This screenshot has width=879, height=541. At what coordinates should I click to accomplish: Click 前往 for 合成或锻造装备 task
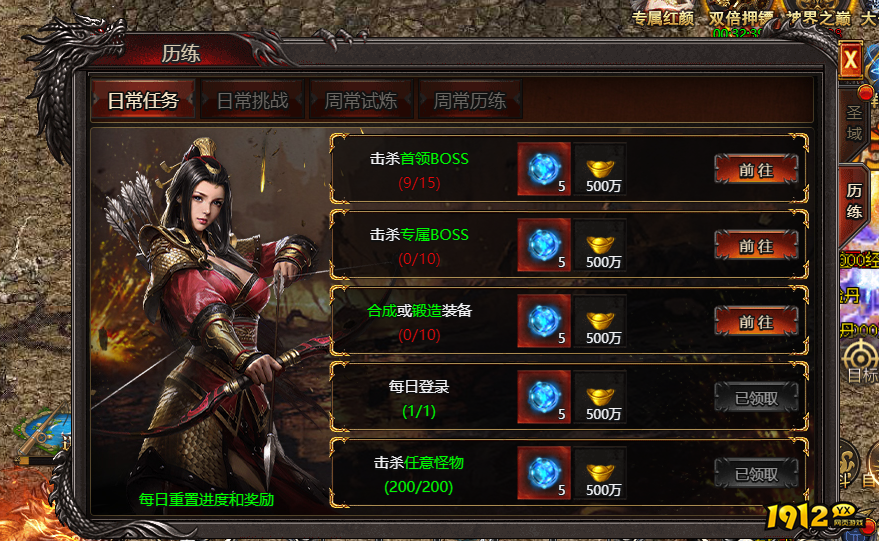click(756, 322)
